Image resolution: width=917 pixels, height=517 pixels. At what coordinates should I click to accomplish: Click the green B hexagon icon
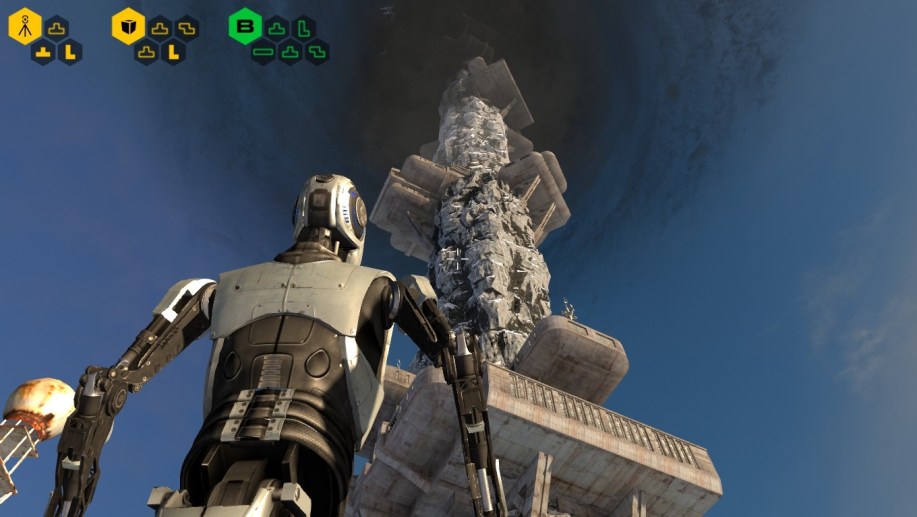coord(244,26)
